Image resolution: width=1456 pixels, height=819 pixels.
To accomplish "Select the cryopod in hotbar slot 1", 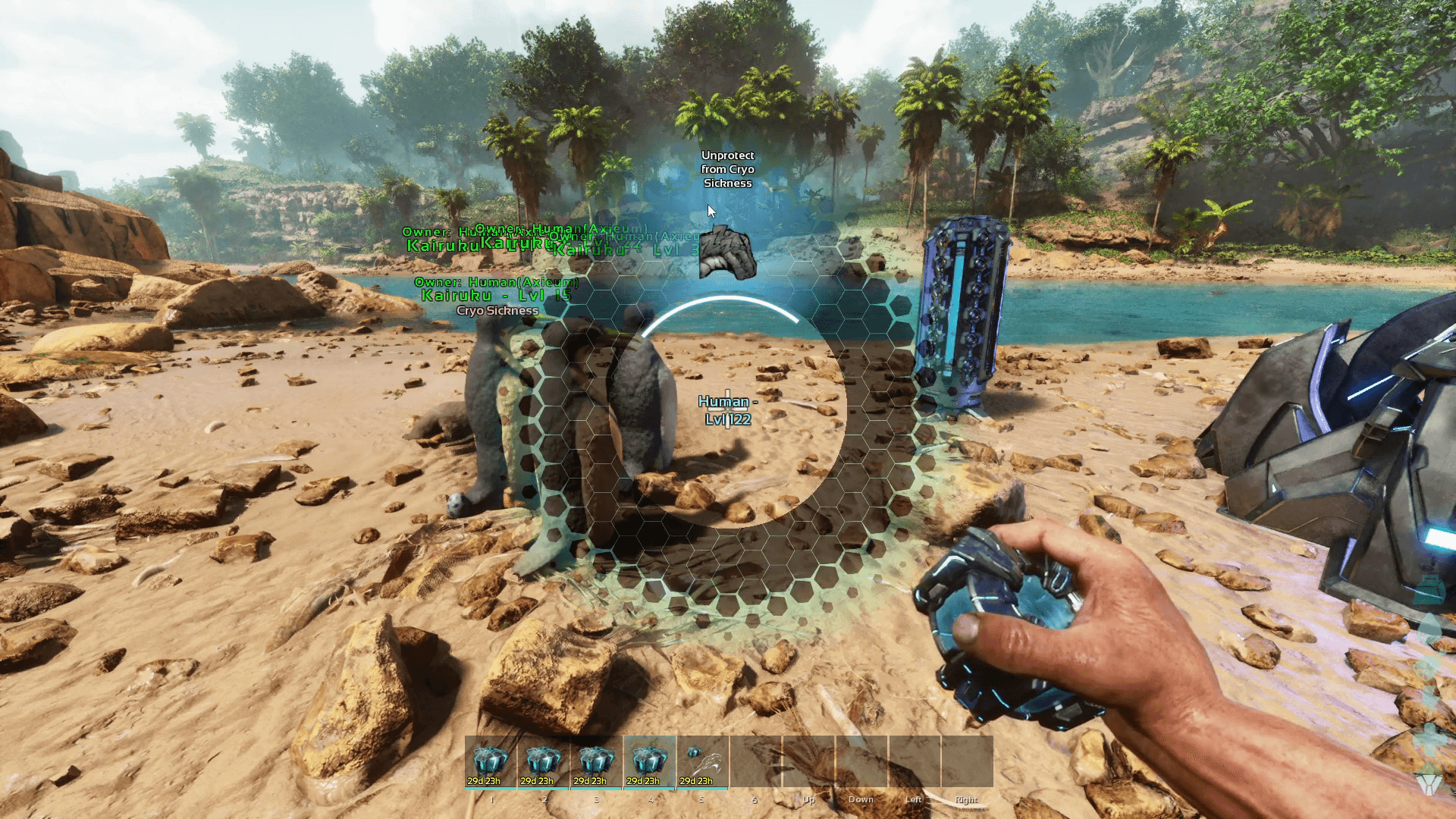I will [x=491, y=761].
